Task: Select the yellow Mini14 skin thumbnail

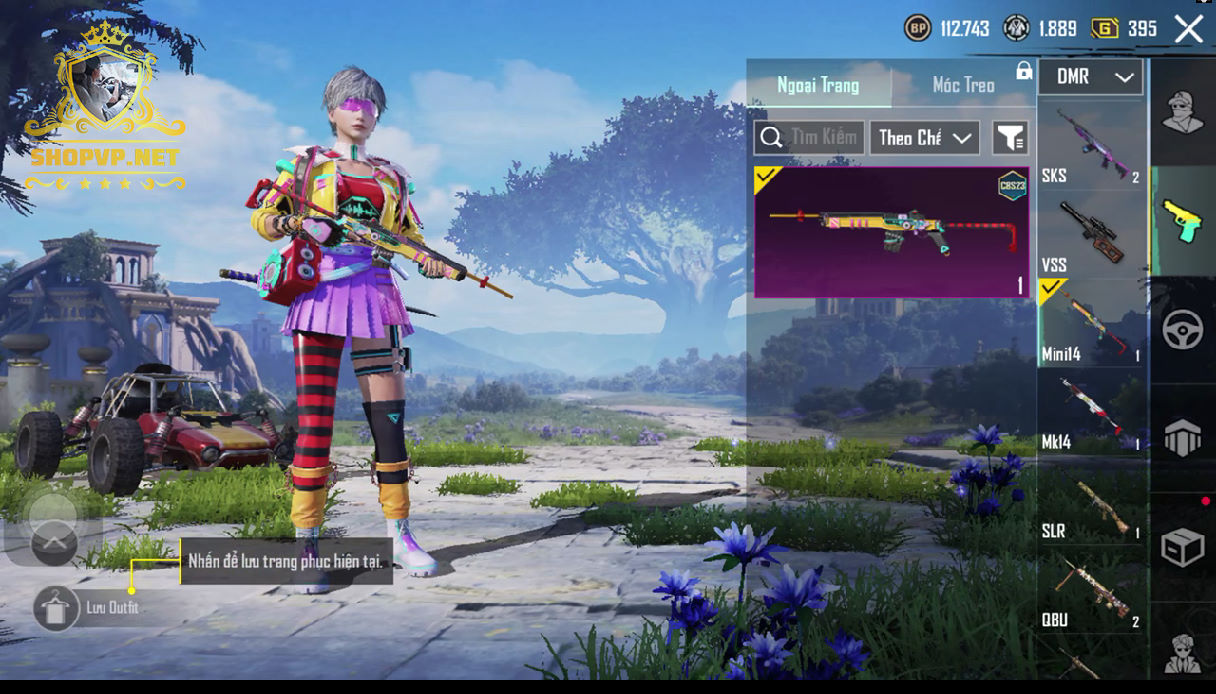Action: click(890, 232)
